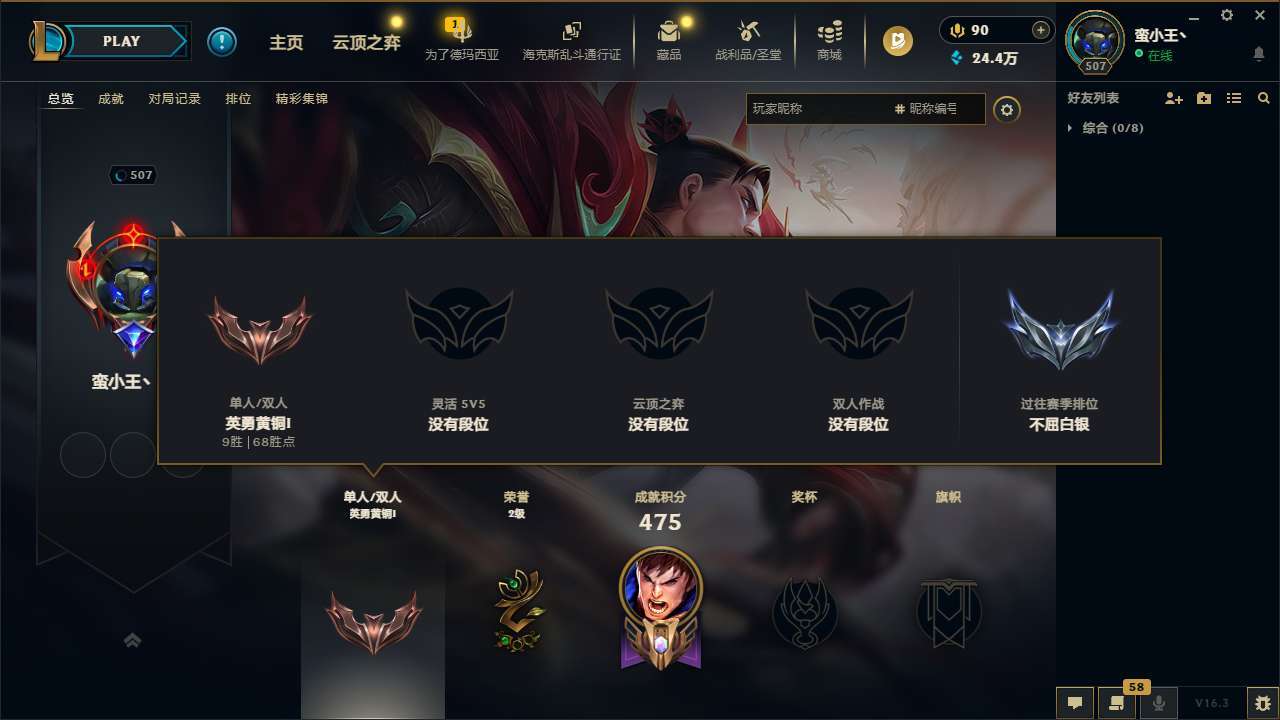The image size is (1280, 720).
Task: Open the friend group folder creation icon
Action: click(x=1204, y=98)
